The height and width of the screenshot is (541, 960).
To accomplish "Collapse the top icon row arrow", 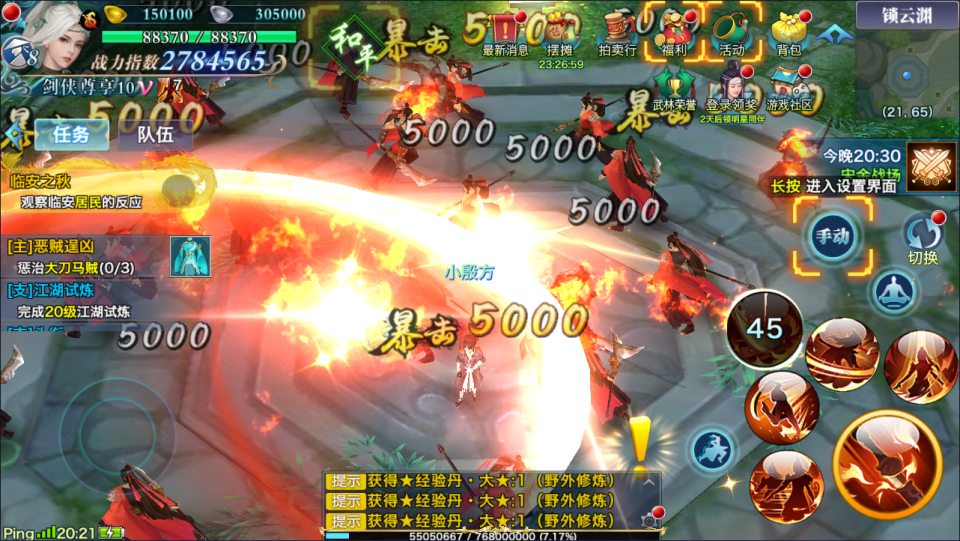I will [829, 33].
